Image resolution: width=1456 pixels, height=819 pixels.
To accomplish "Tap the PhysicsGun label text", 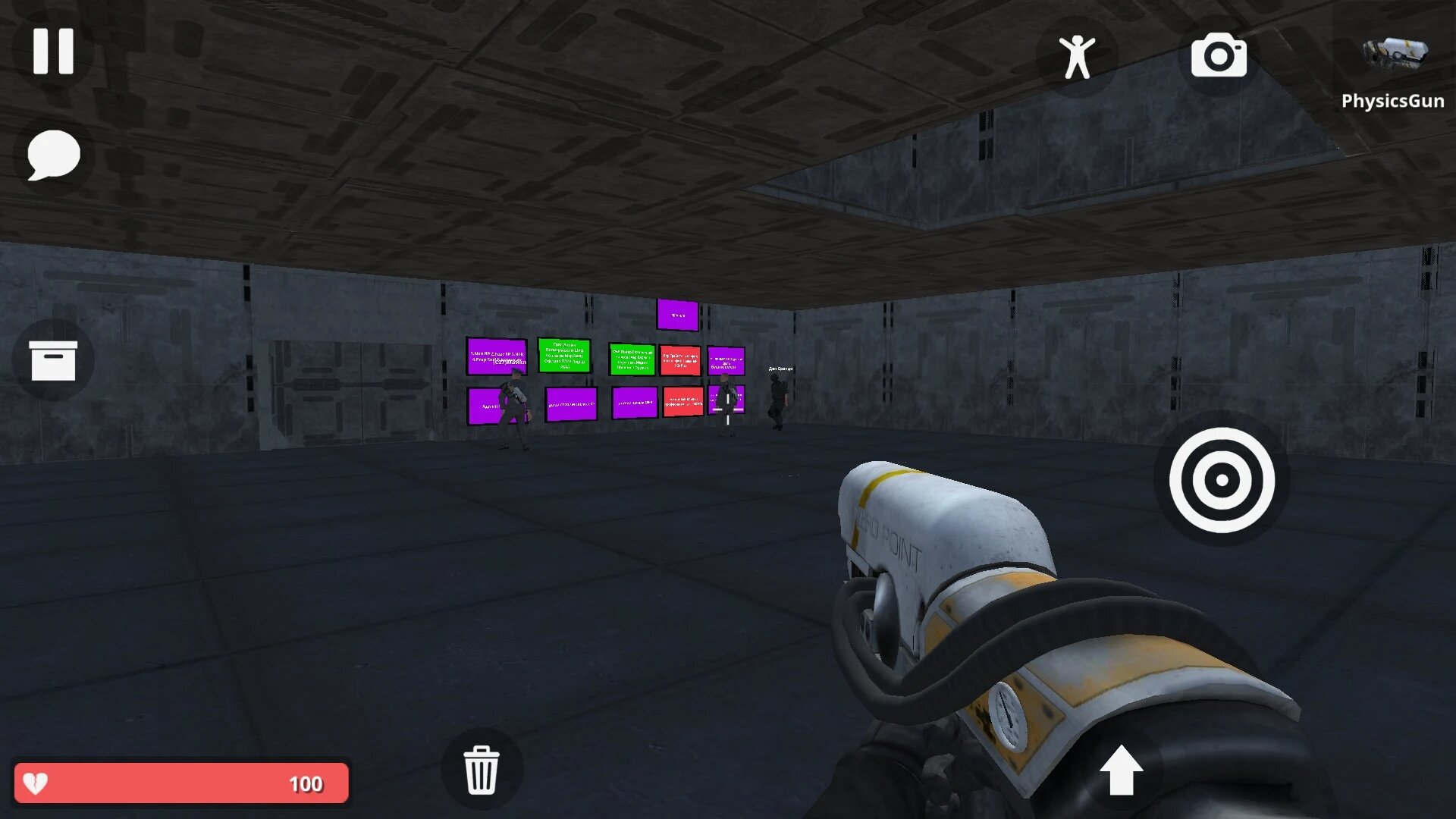I will pos(1392,100).
